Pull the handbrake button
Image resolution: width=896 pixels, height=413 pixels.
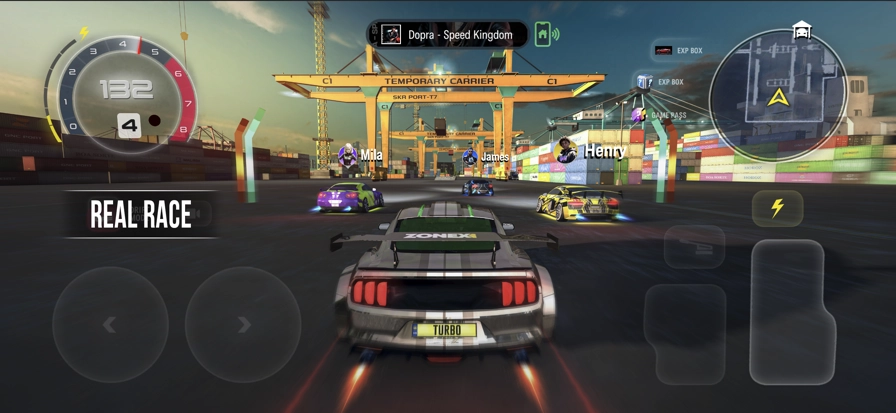click(x=694, y=246)
